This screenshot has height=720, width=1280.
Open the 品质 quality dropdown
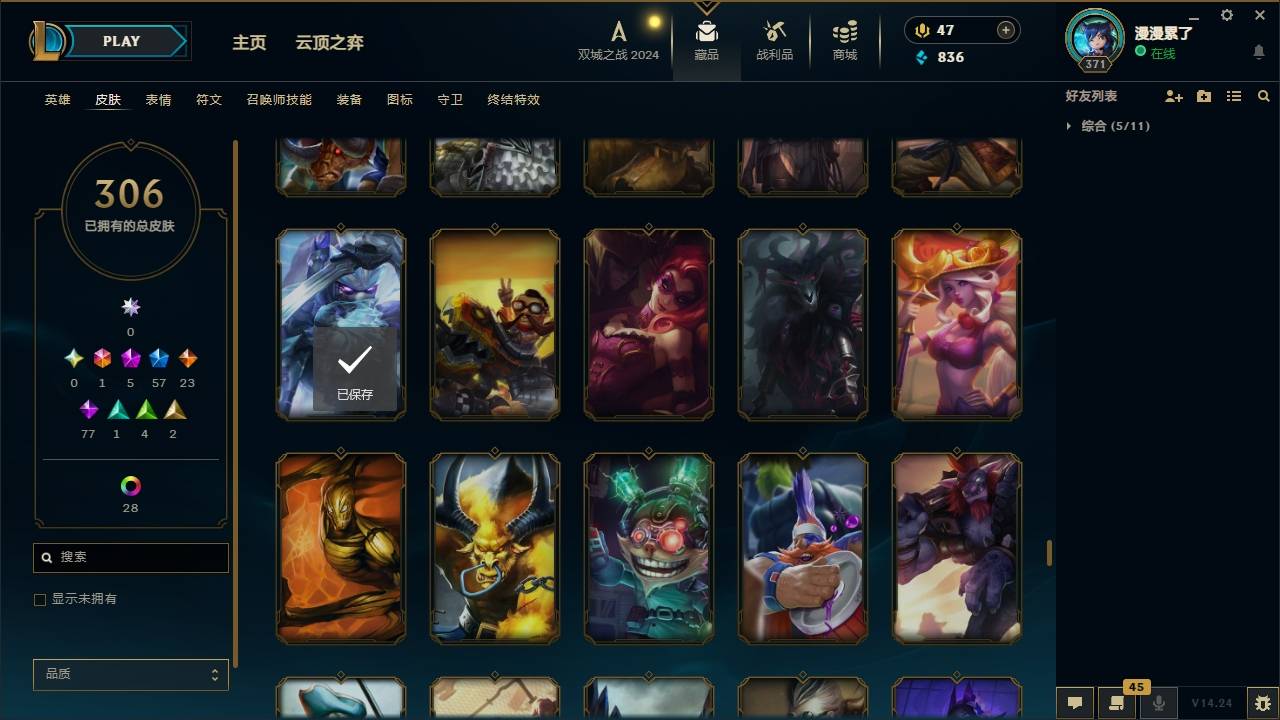point(130,674)
